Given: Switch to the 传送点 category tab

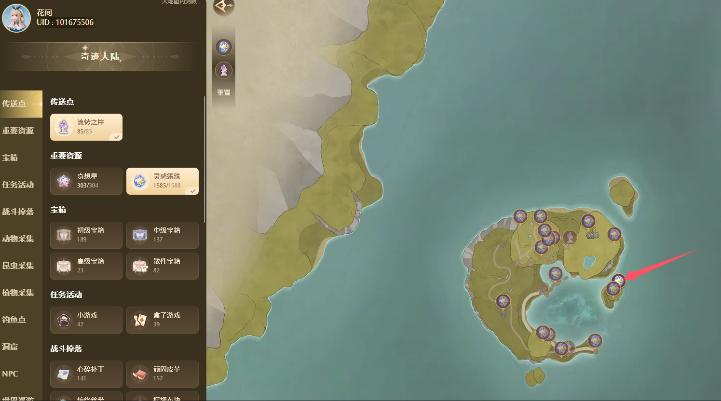Looking at the screenshot, I should click(19, 104).
